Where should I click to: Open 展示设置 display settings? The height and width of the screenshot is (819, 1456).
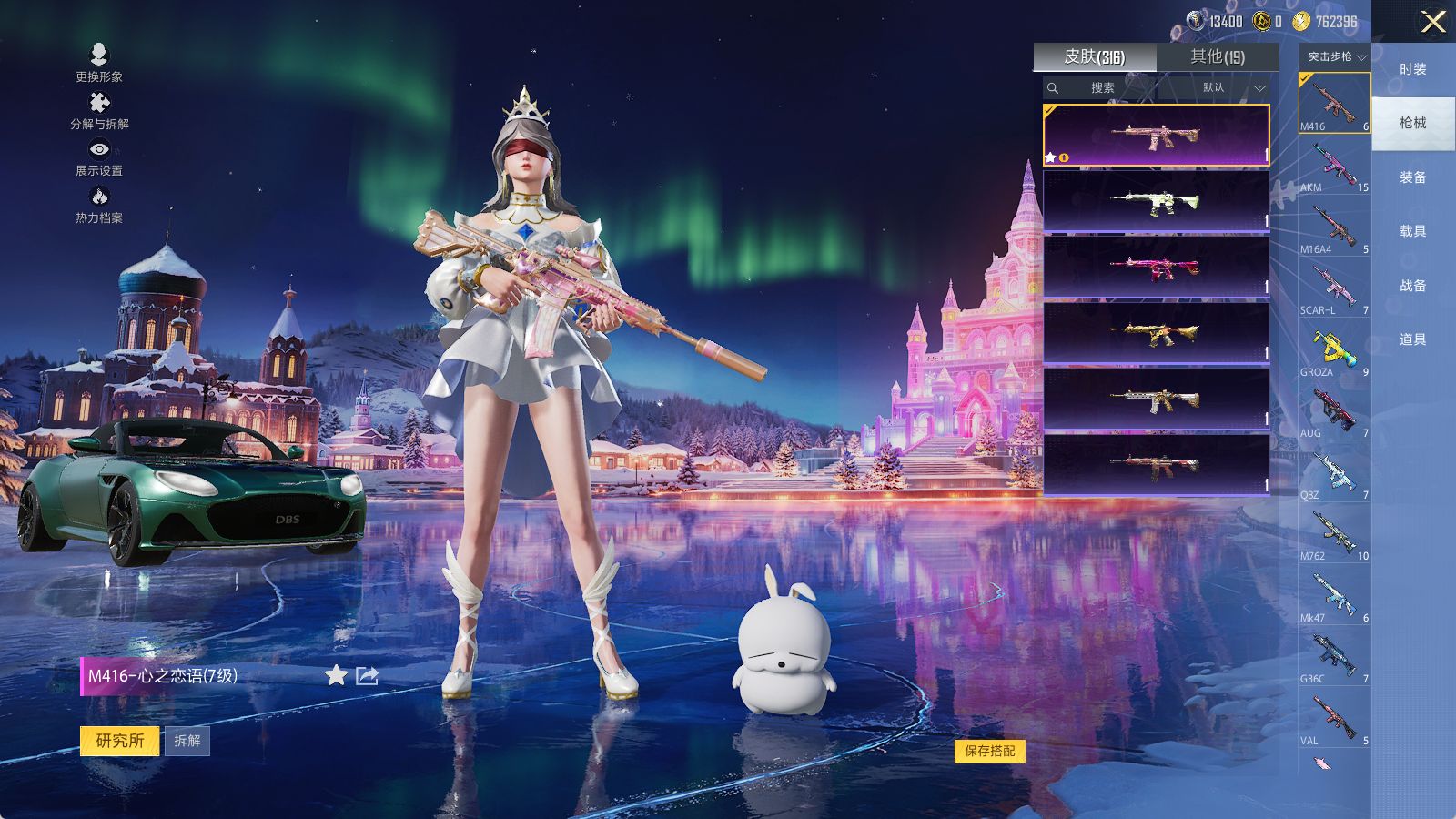tap(99, 158)
